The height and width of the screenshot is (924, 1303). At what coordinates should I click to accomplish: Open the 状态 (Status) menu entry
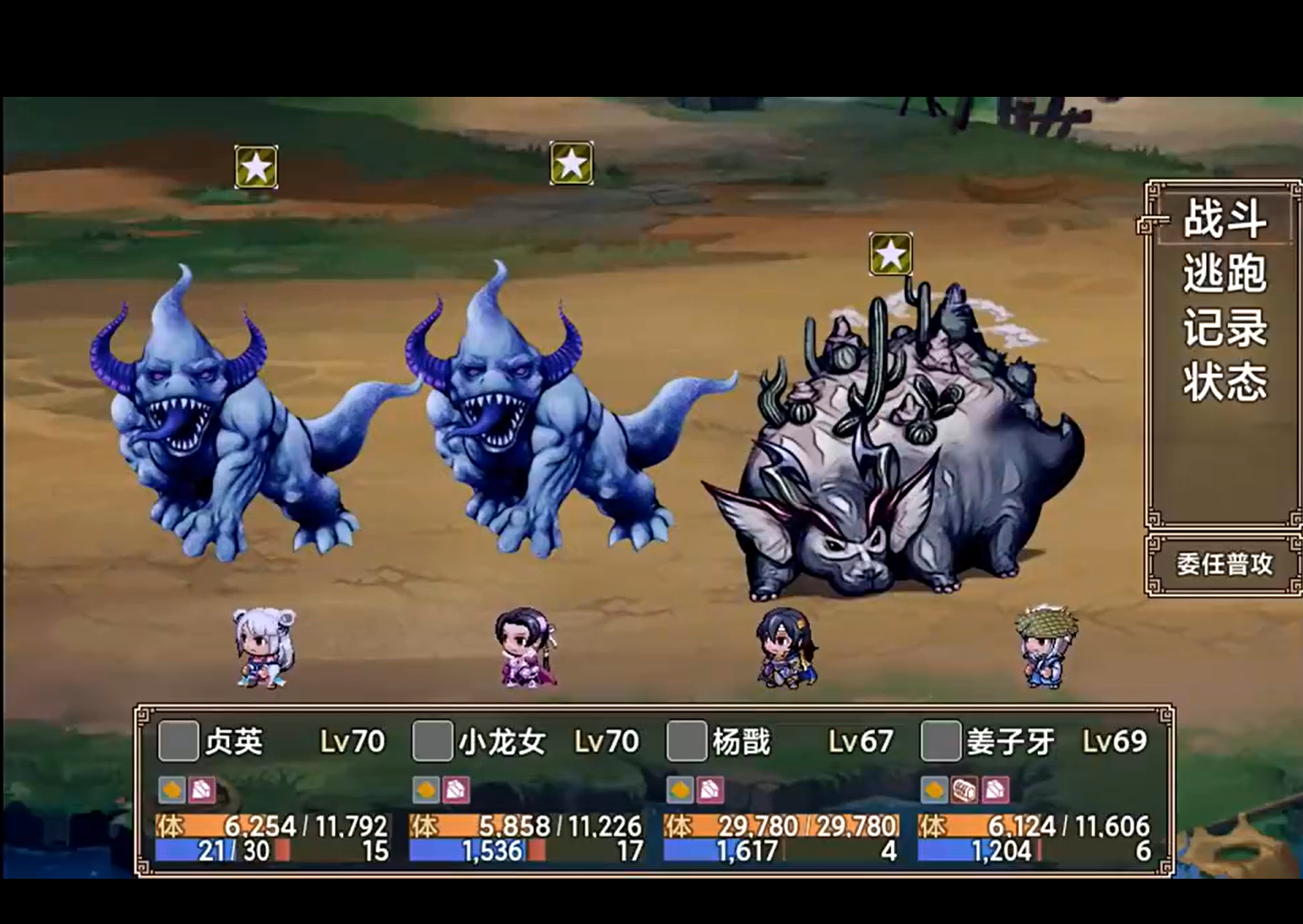point(1224,382)
